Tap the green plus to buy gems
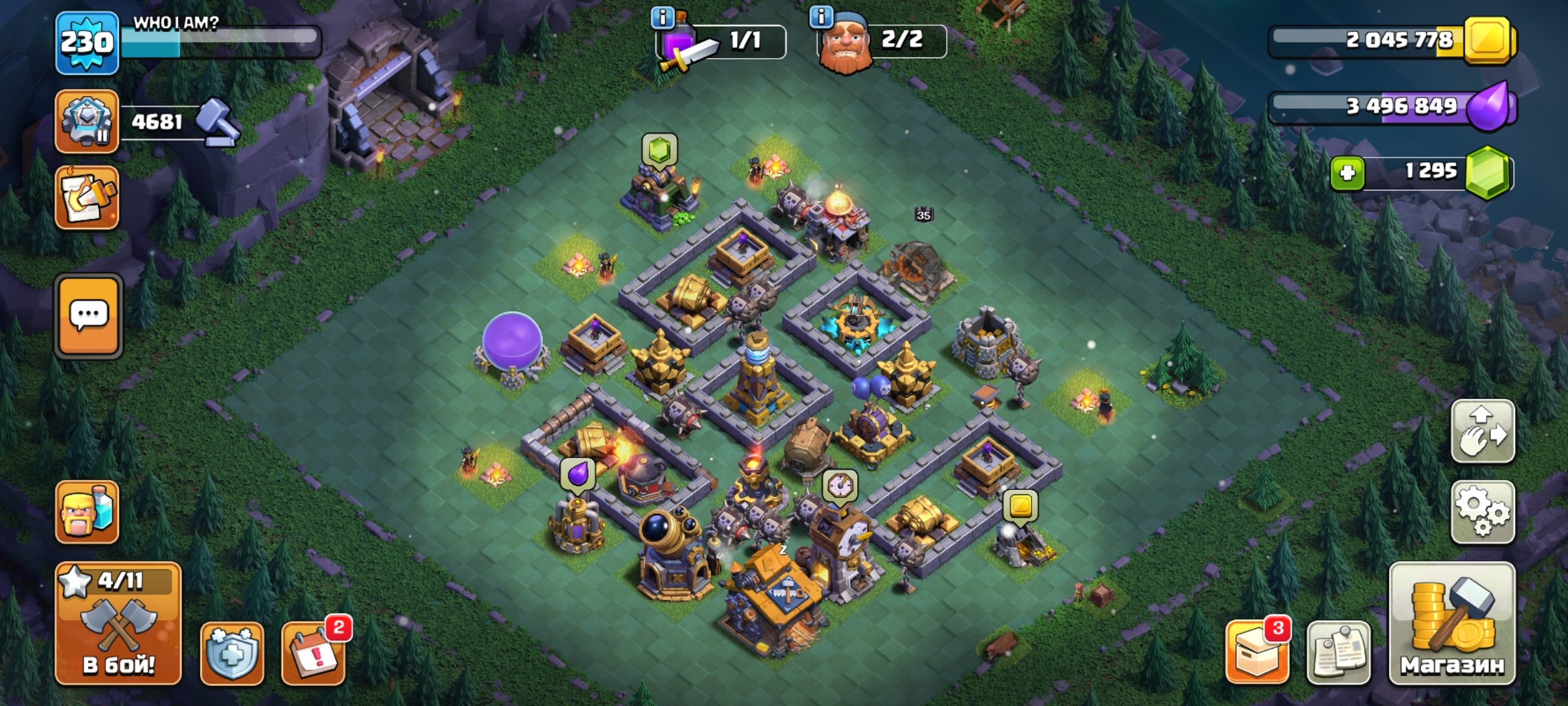 [1347, 173]
